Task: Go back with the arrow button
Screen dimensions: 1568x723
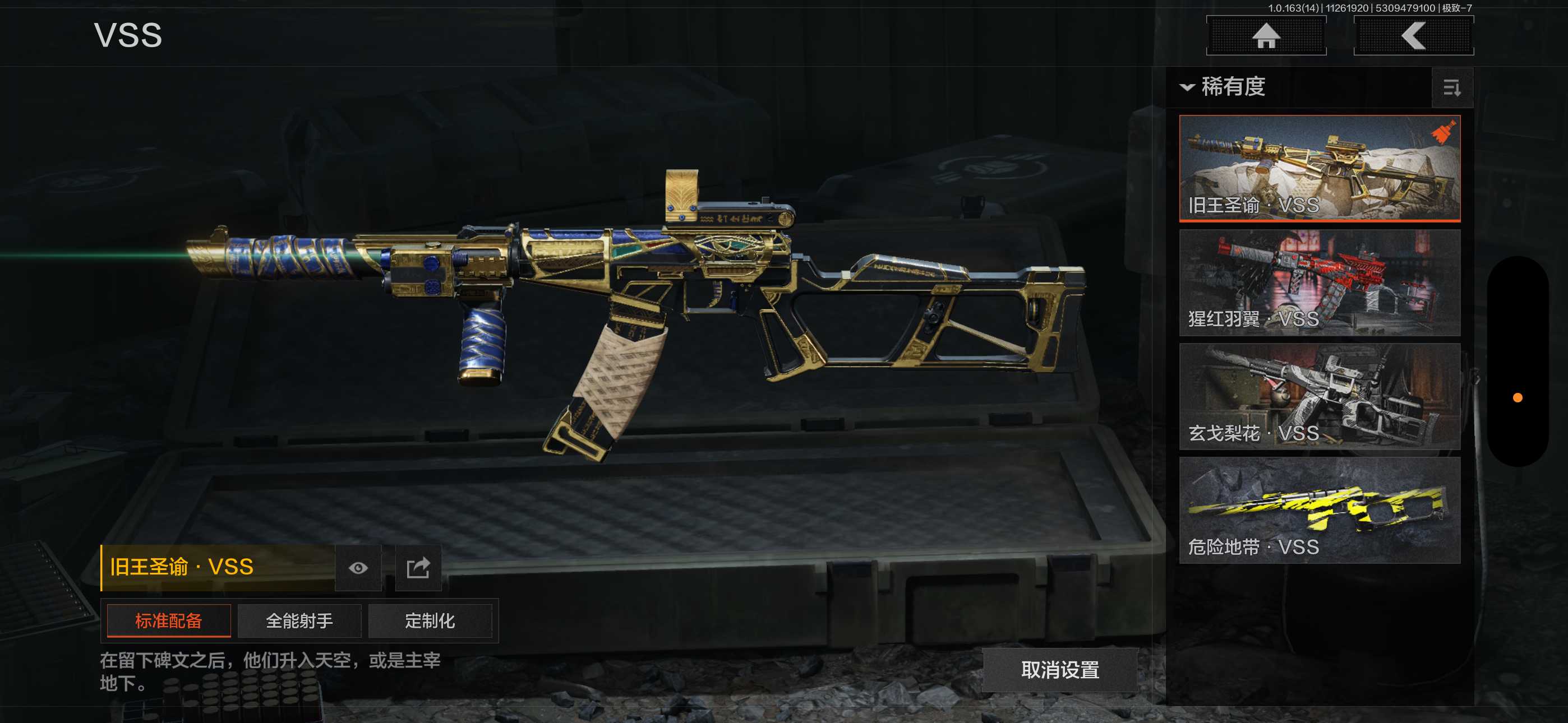Action: (1413, 36)
